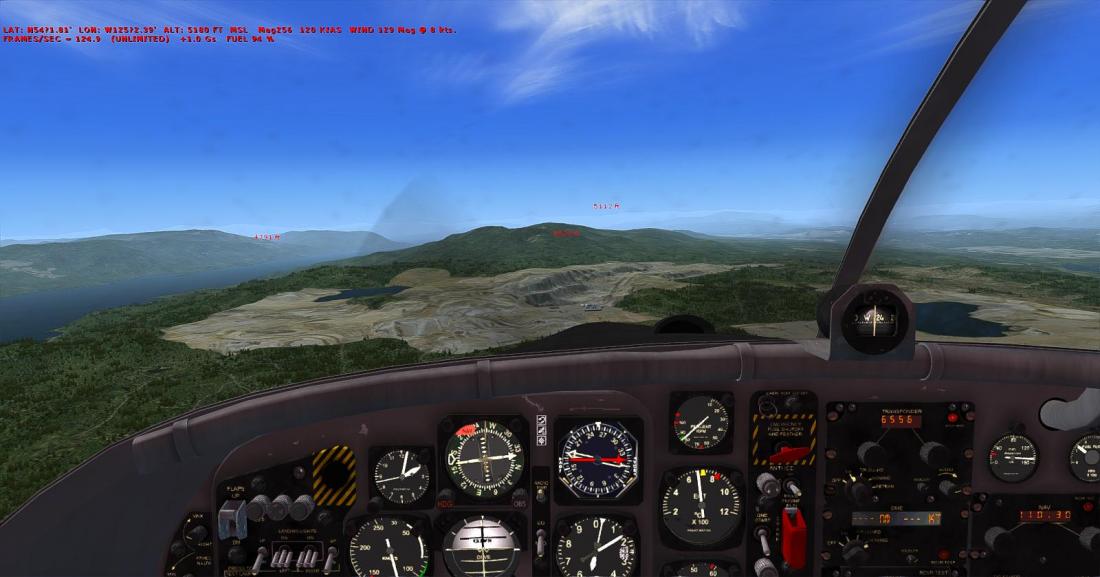Viewport: 1100px width, 577px height.
Task: Click the NAV radio left tuning knob
Action: click(997, 538)
